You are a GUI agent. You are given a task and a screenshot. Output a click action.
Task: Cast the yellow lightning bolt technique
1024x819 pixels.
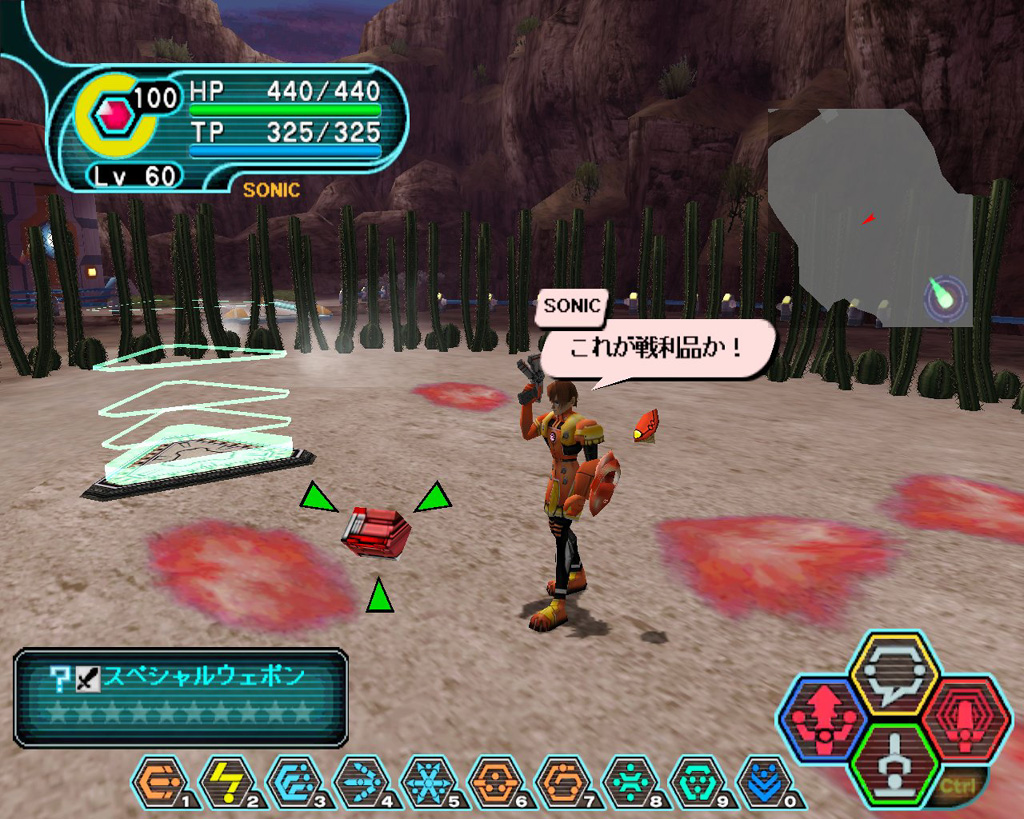(x=225, y=781)
